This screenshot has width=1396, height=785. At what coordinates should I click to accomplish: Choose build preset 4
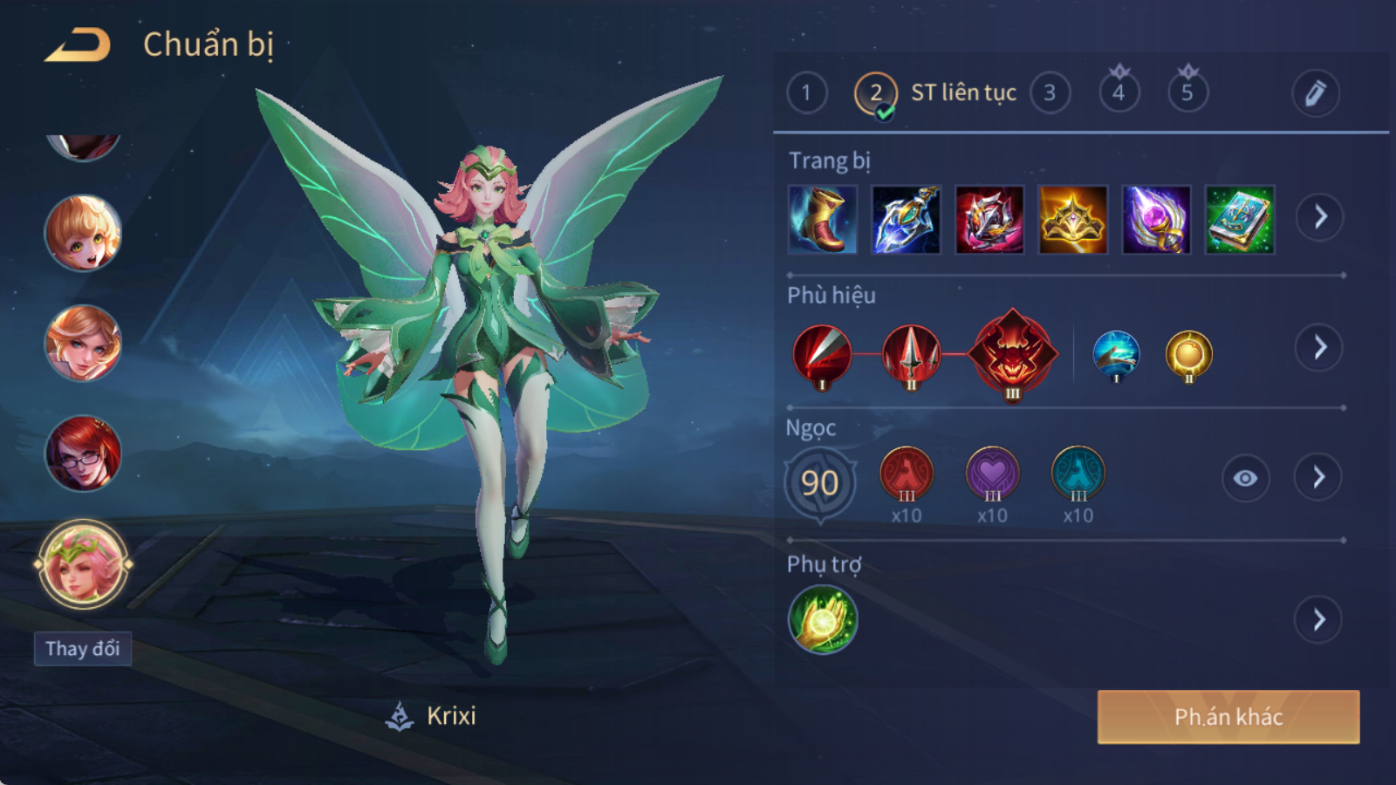click(x=1119, y=93)
